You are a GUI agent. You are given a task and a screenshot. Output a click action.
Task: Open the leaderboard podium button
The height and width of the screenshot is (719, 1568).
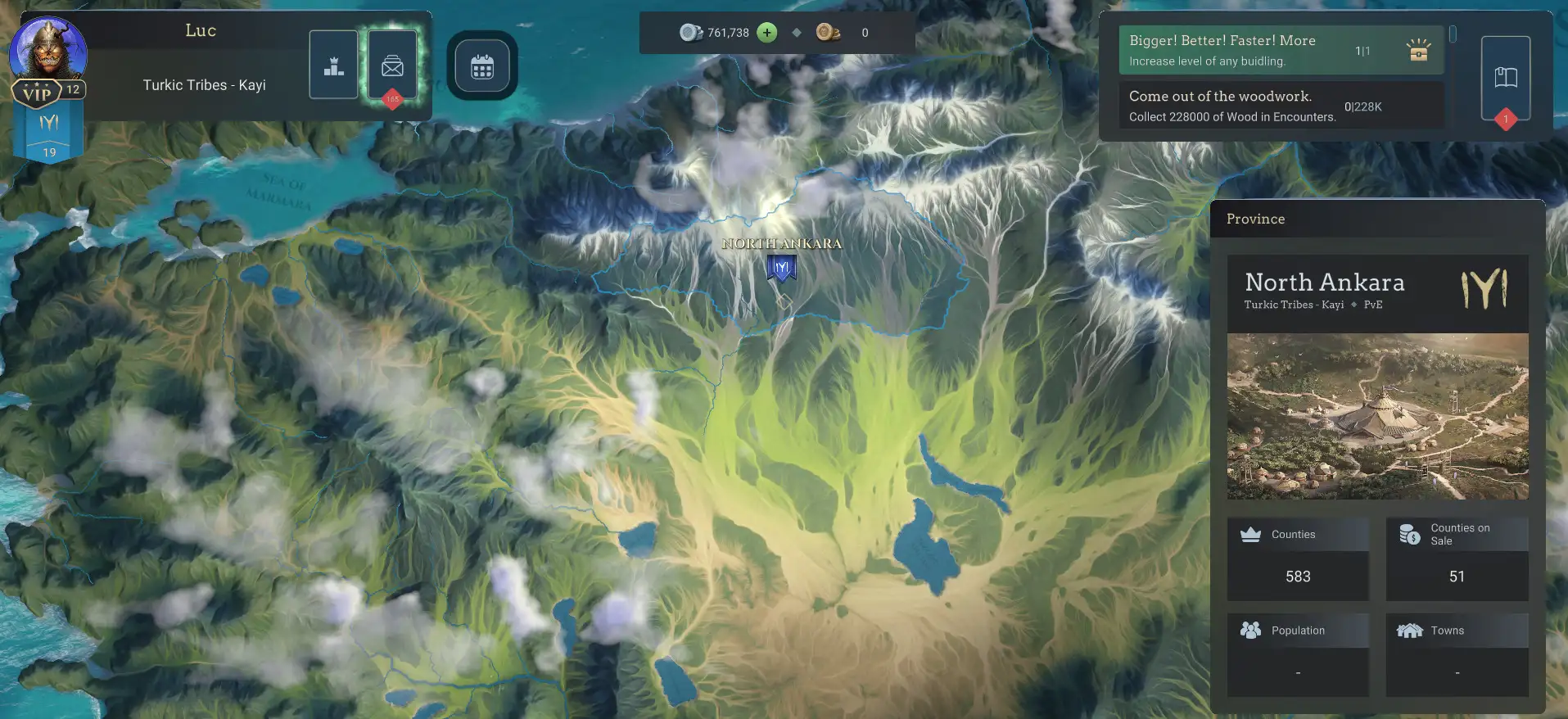[x=333, y=65]
